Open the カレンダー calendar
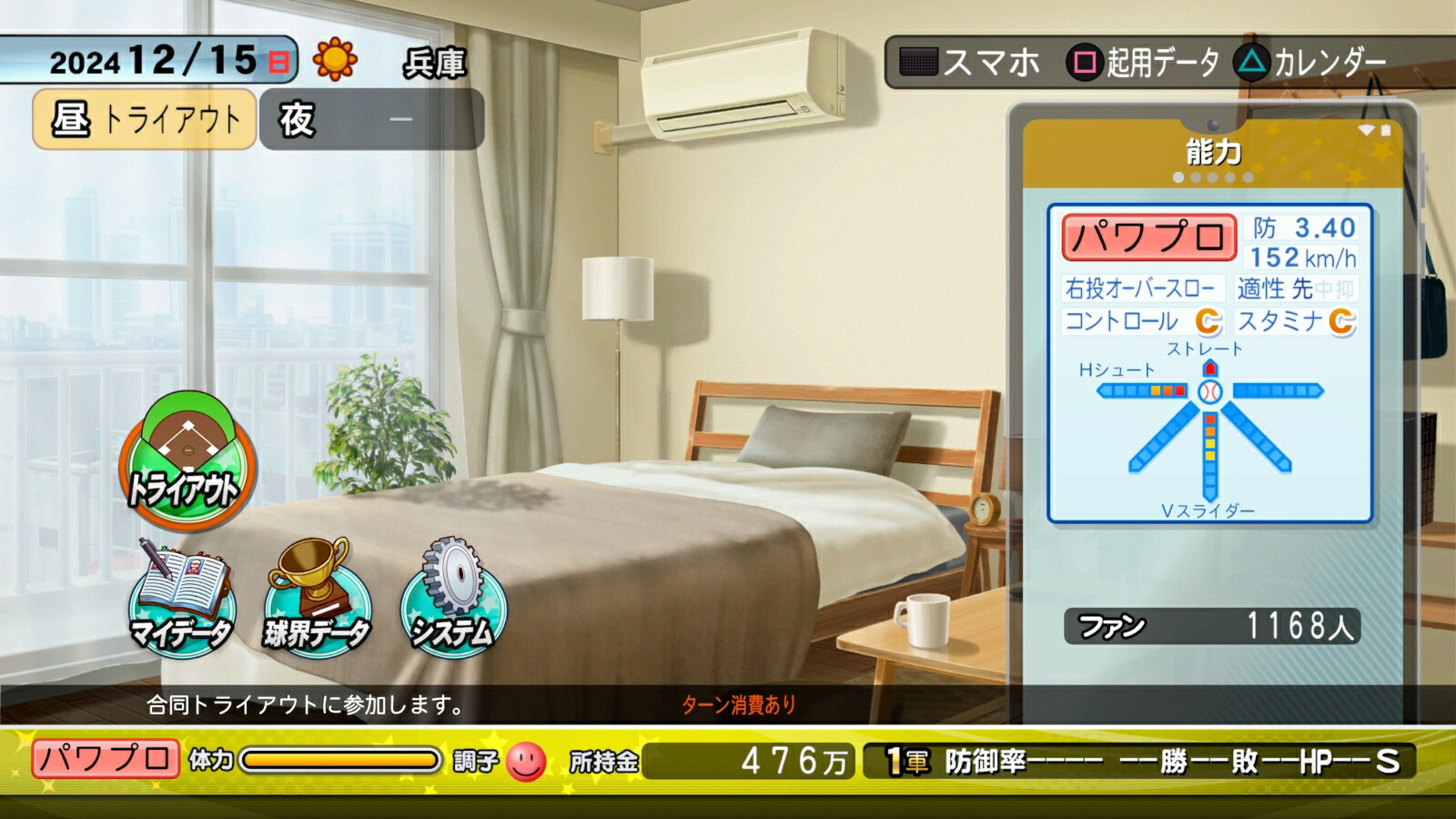Viewport: 1456px width, 819px height. (x=1312, y=63)
